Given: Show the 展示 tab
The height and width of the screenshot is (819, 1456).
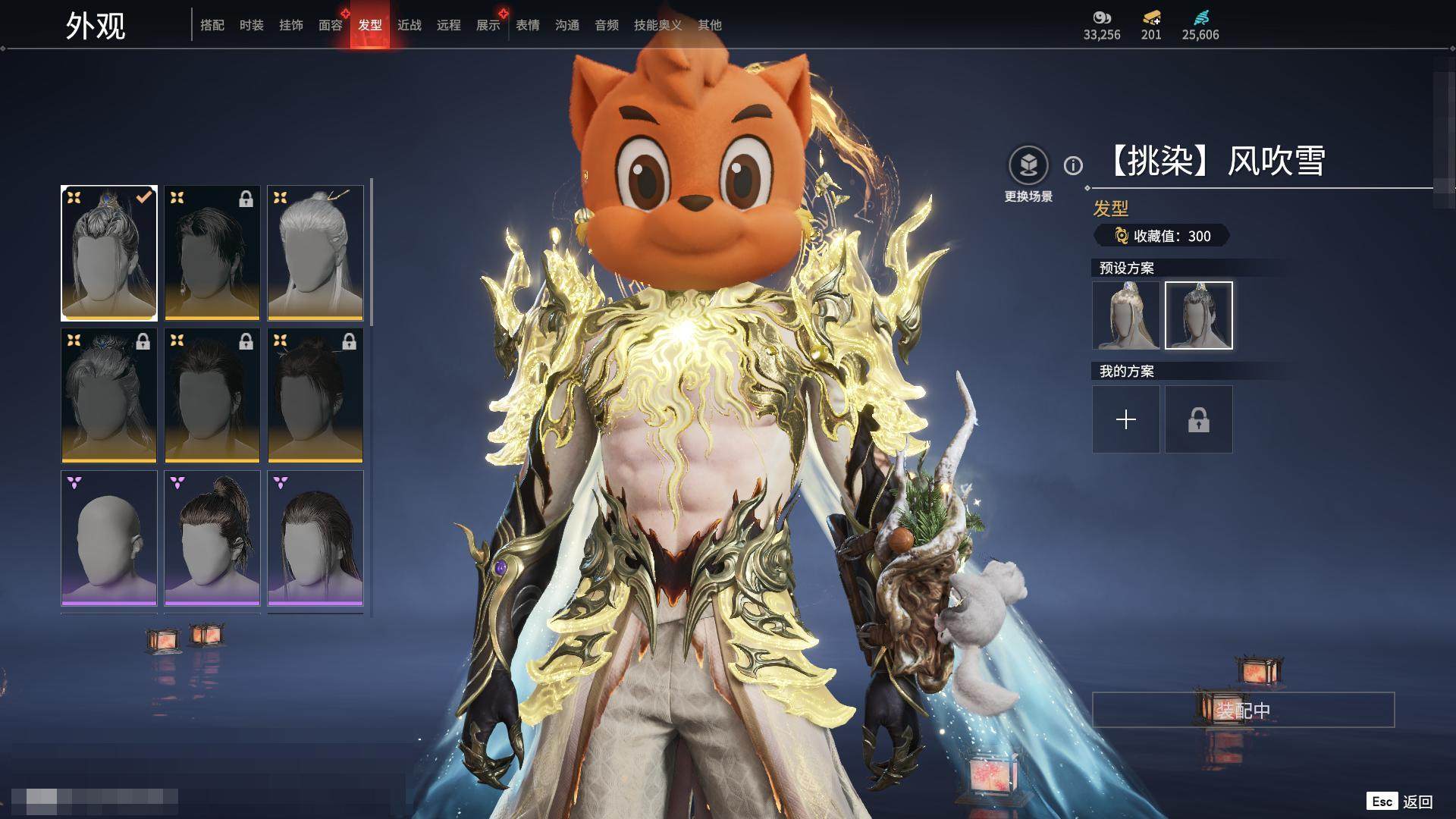Looking at the screenshot, I should tap(488, 25).
